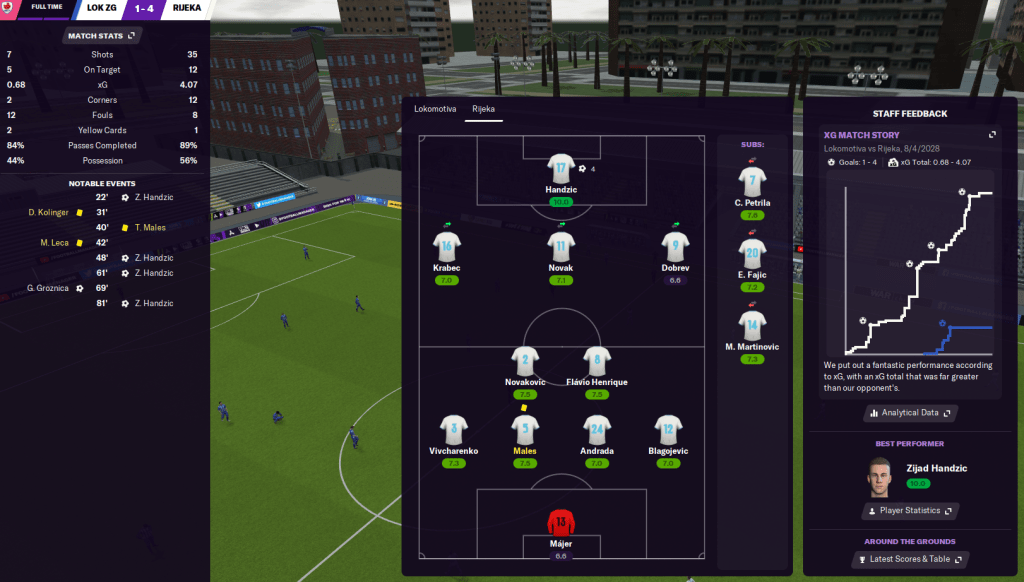The height and width of the screenshot is (582, 1024).
Task: Choose Novak on the formation
Action: click(x=560, y=246)
